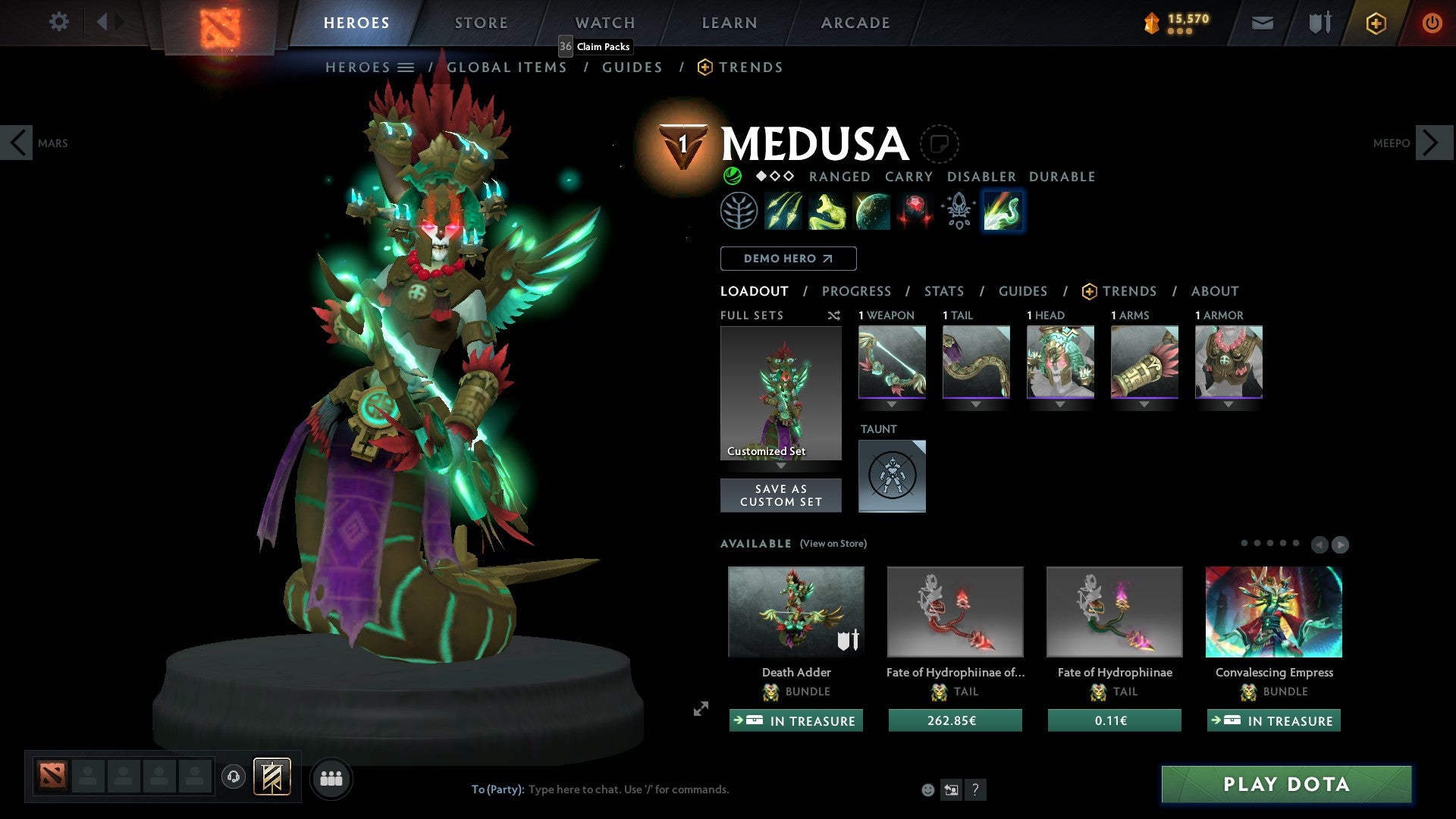Image resolution: width=1456 pixels, height=819 pixels.
Task: Click the Aghanim's Scepter upgrade icon
Action: (x=958, y=211)
